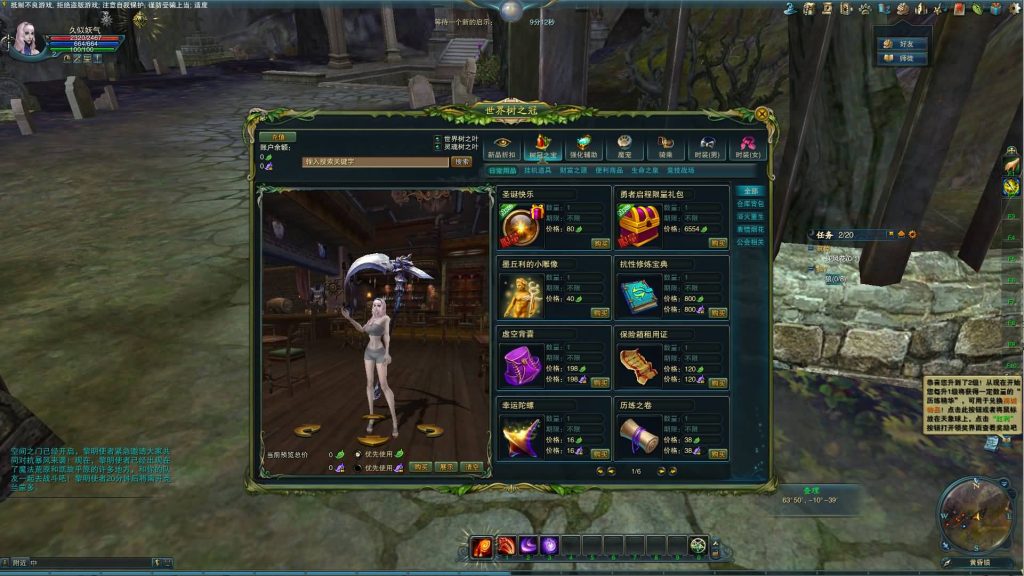
Task: Open the gear settings icon
Action: pyautogui.click(x=911, y=234)
